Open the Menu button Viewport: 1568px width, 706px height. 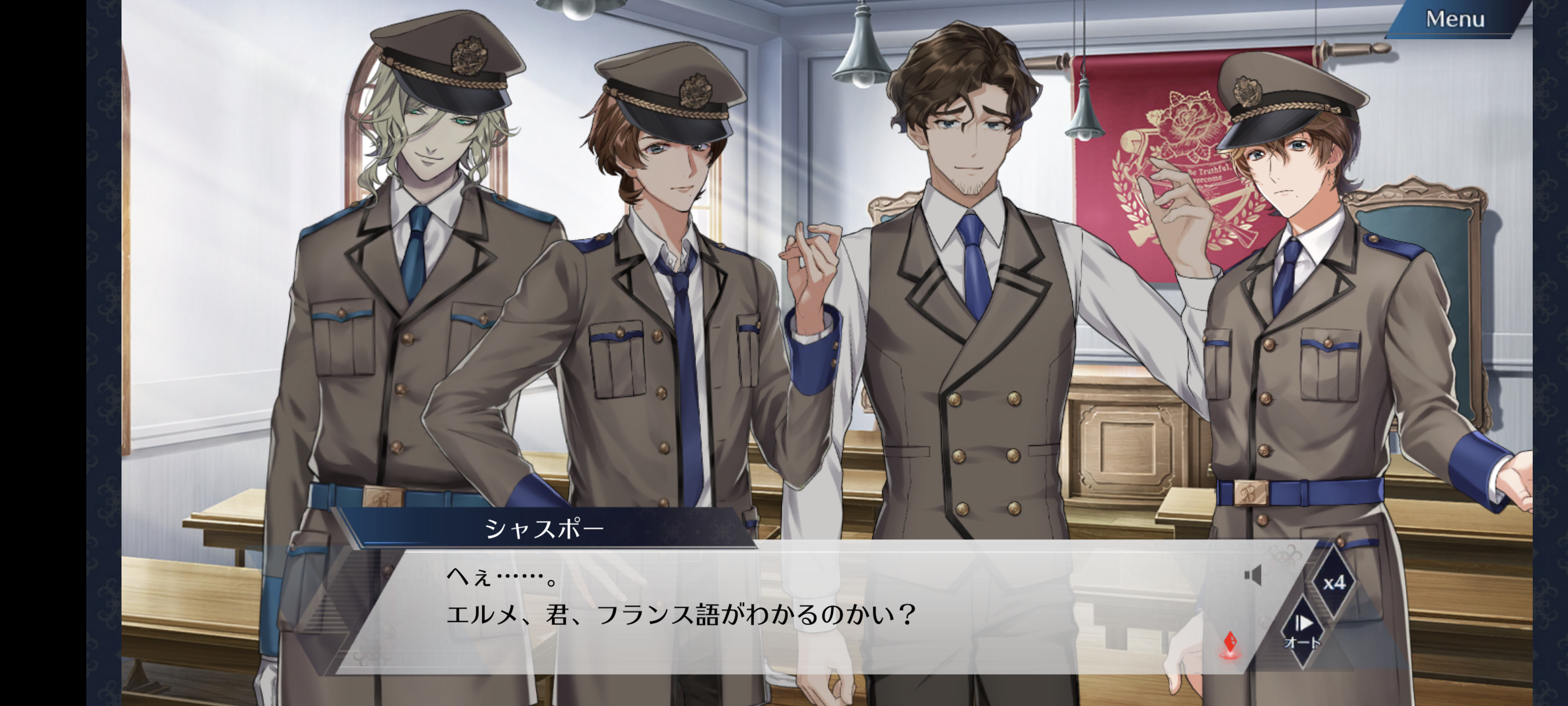pyautogui.click(x=1454, y=20)
